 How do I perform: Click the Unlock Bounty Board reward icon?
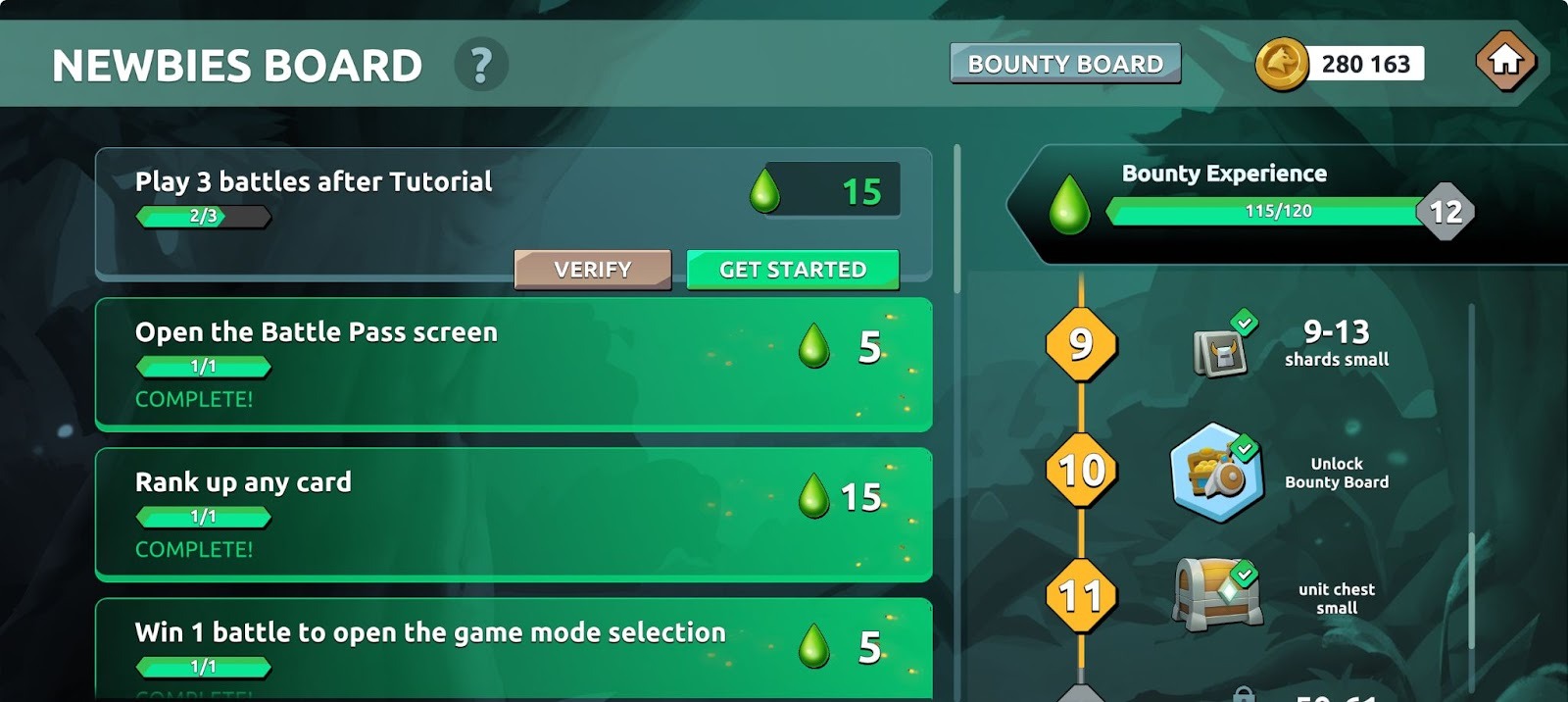pyautogui.click(x=1215, y=473)
